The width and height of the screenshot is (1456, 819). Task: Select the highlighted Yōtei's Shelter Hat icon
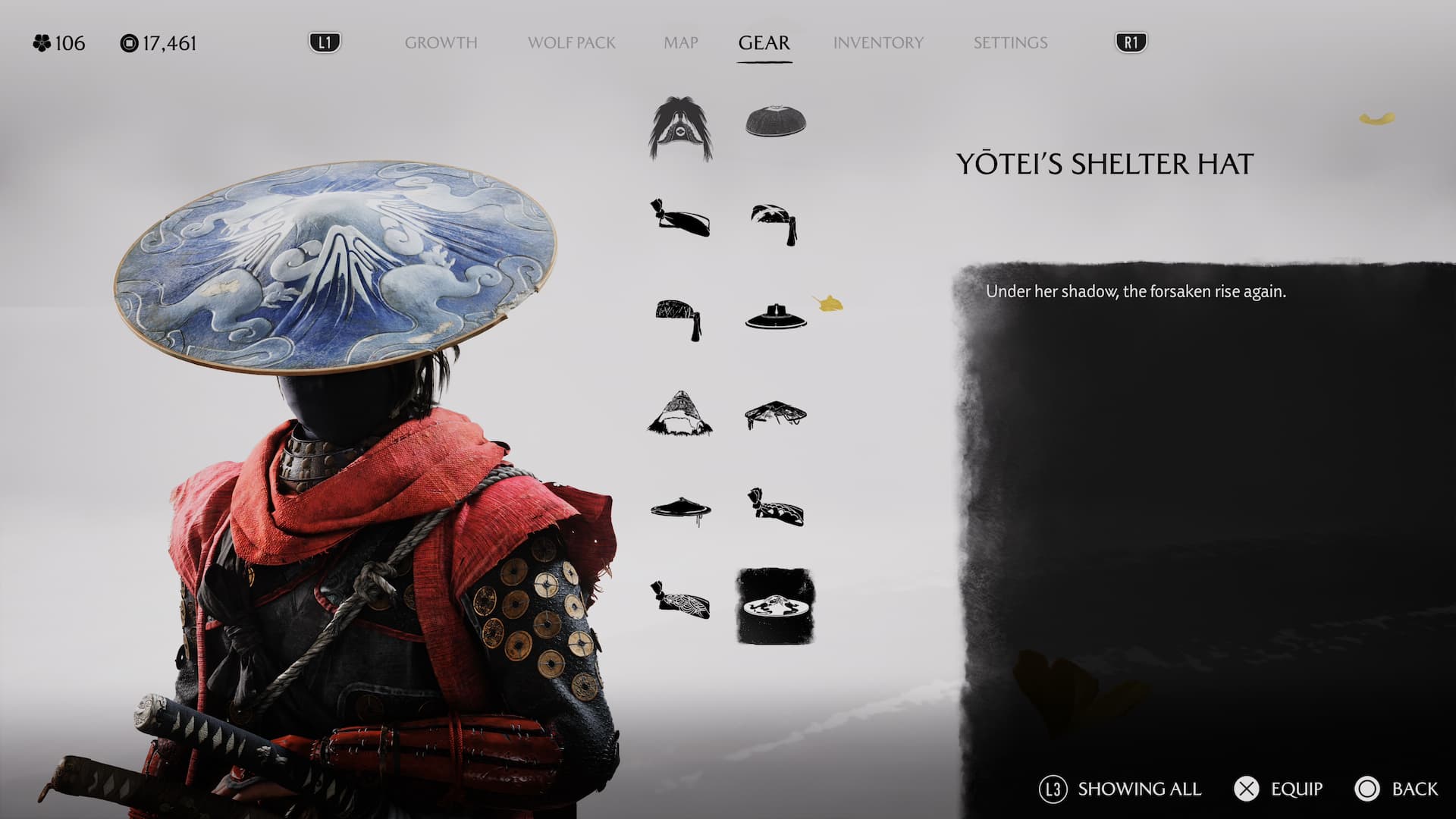pos(775,606)
